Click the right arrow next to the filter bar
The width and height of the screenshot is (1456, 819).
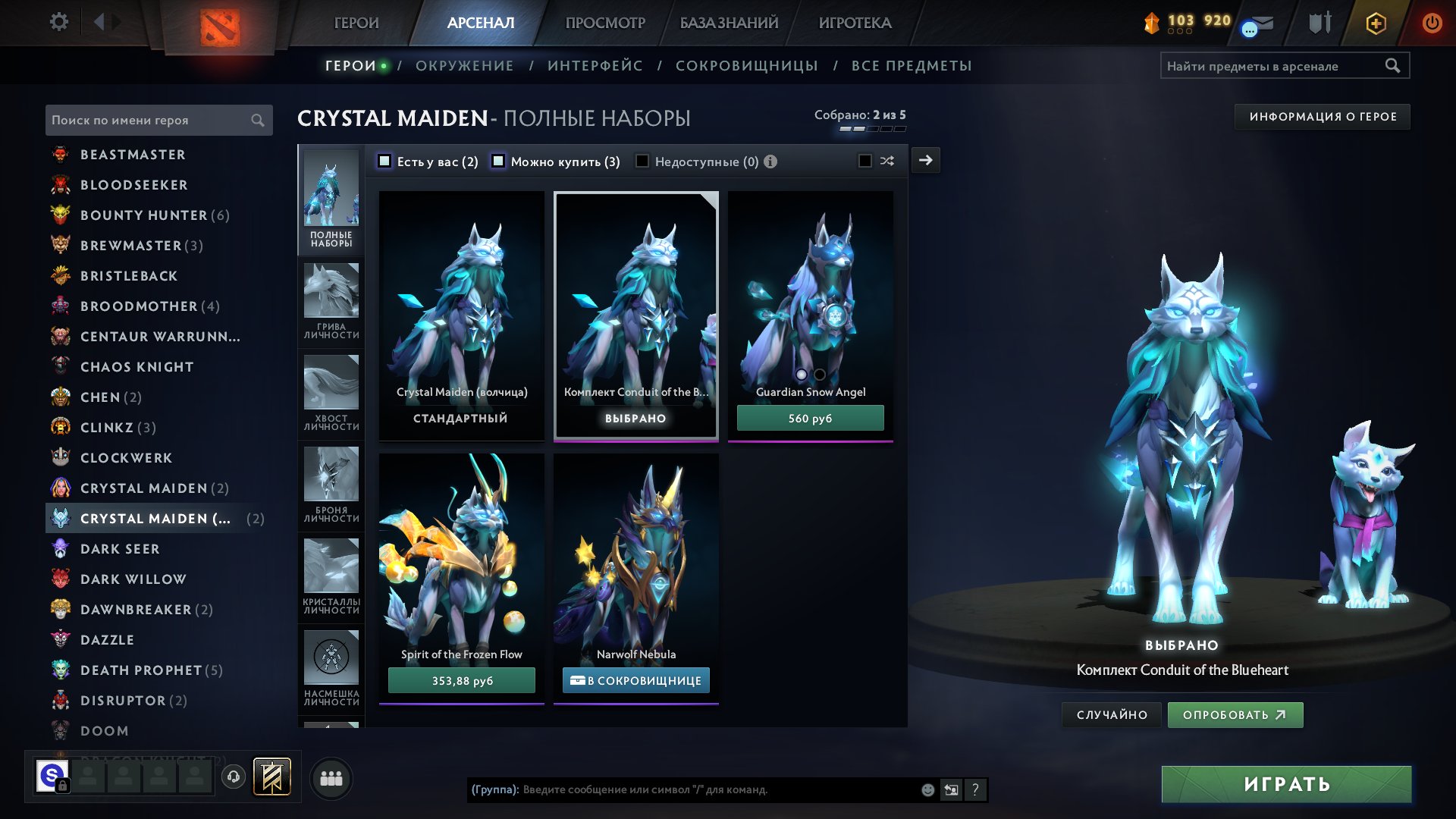[926, 160]
